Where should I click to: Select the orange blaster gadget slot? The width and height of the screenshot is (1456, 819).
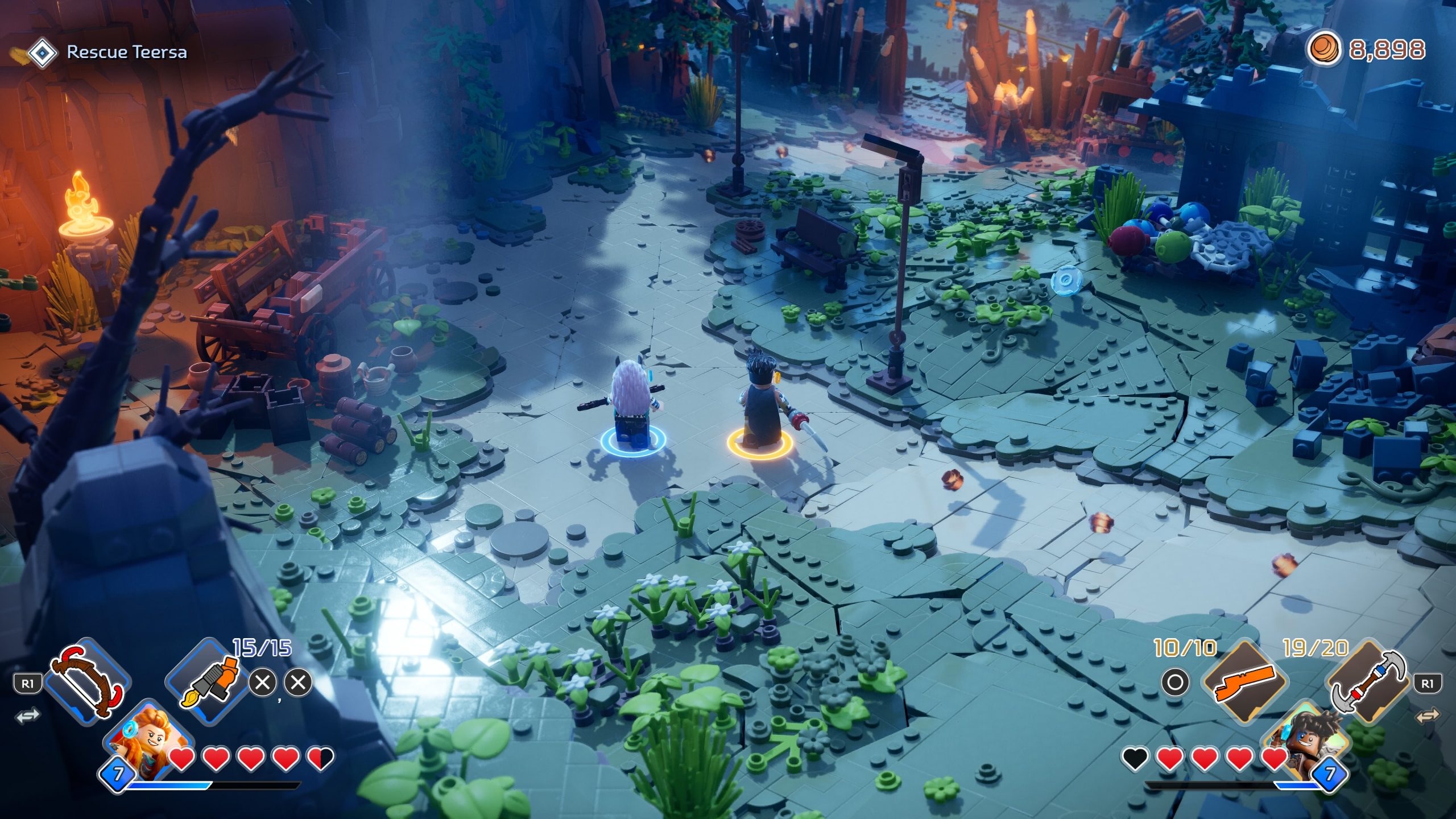[x=1244, y=682]
